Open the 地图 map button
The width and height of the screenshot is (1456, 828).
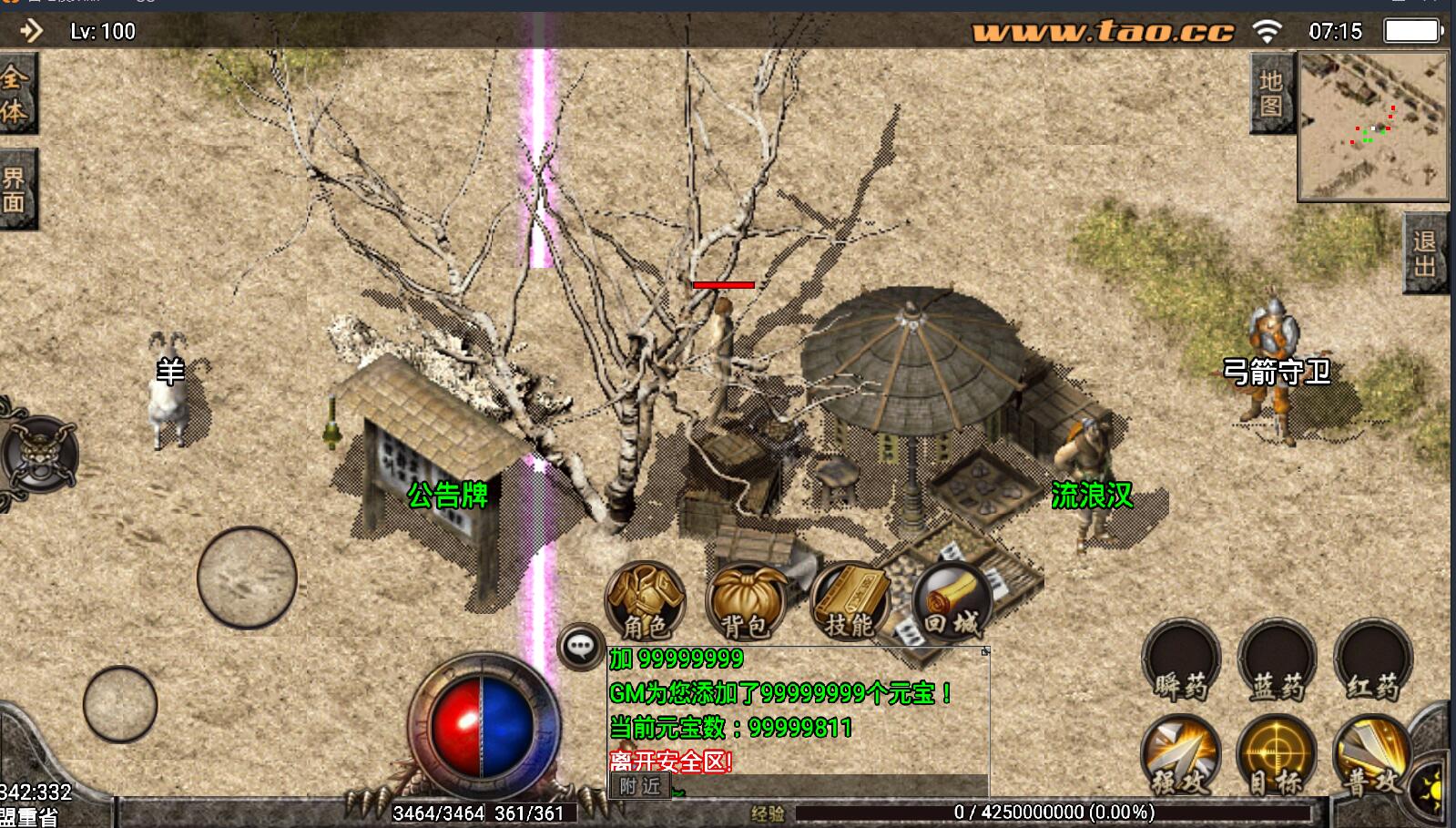(1271, 94)
